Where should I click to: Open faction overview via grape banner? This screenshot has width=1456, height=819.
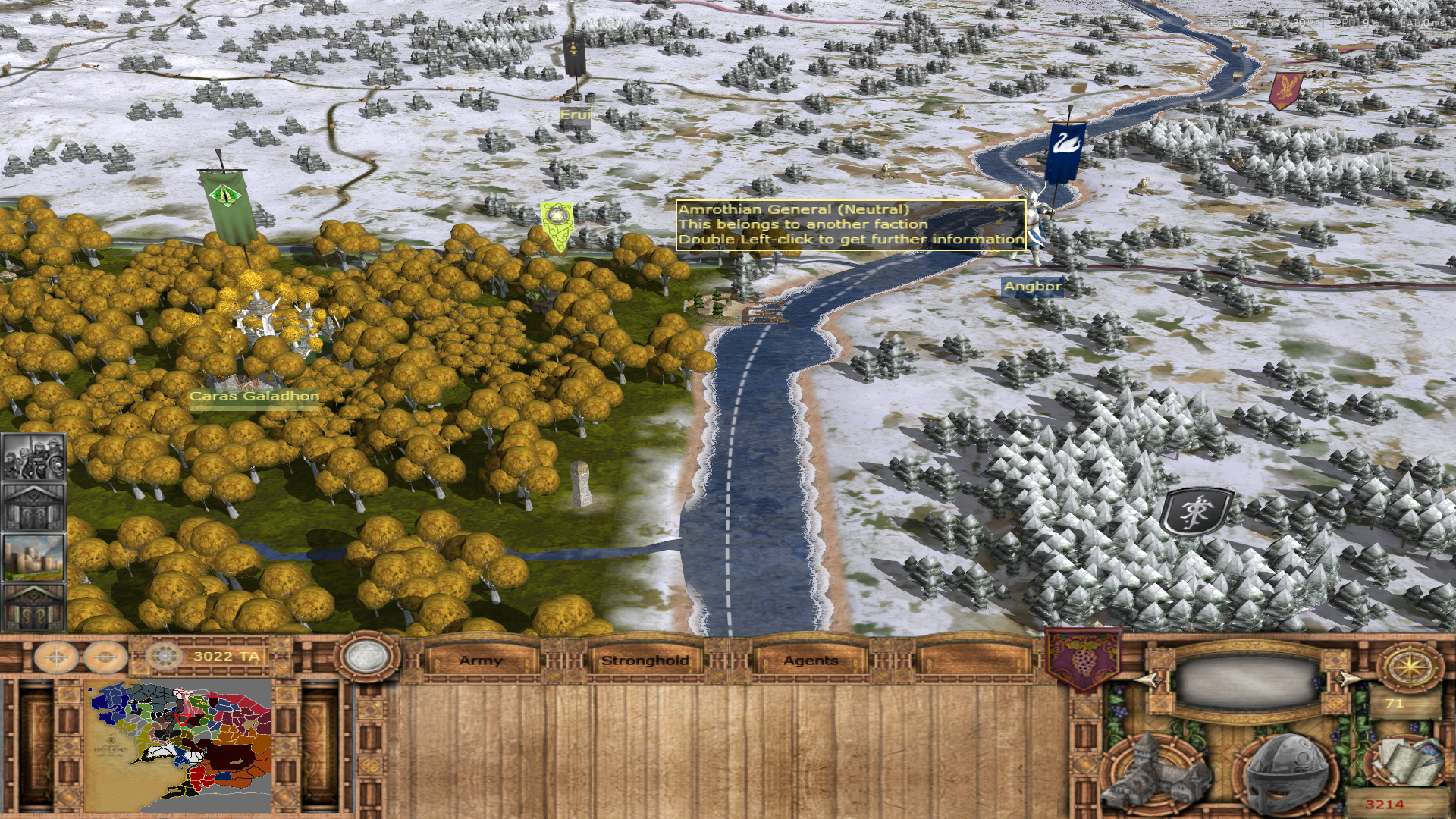(1082, 658)
